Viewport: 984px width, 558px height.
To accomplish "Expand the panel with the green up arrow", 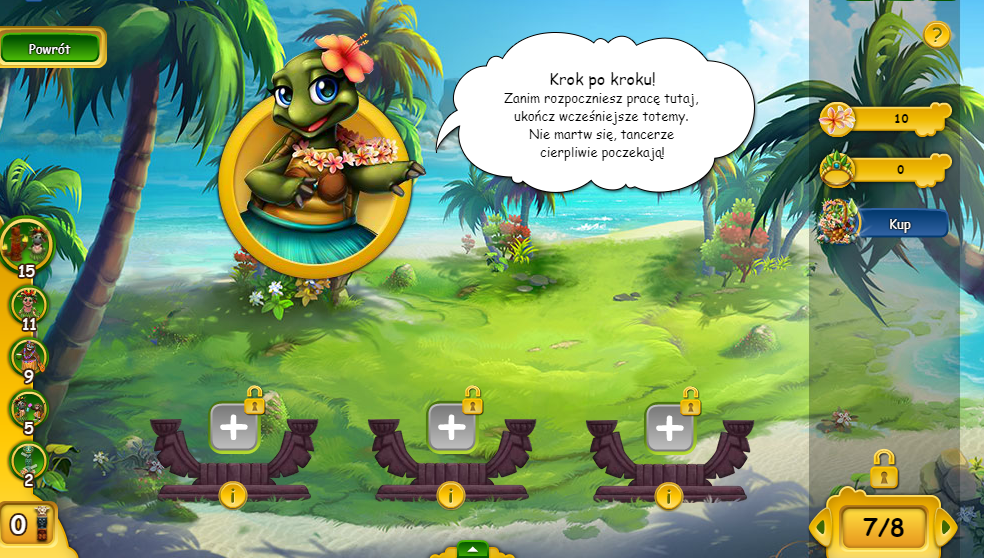I will (x=472, y=549).
